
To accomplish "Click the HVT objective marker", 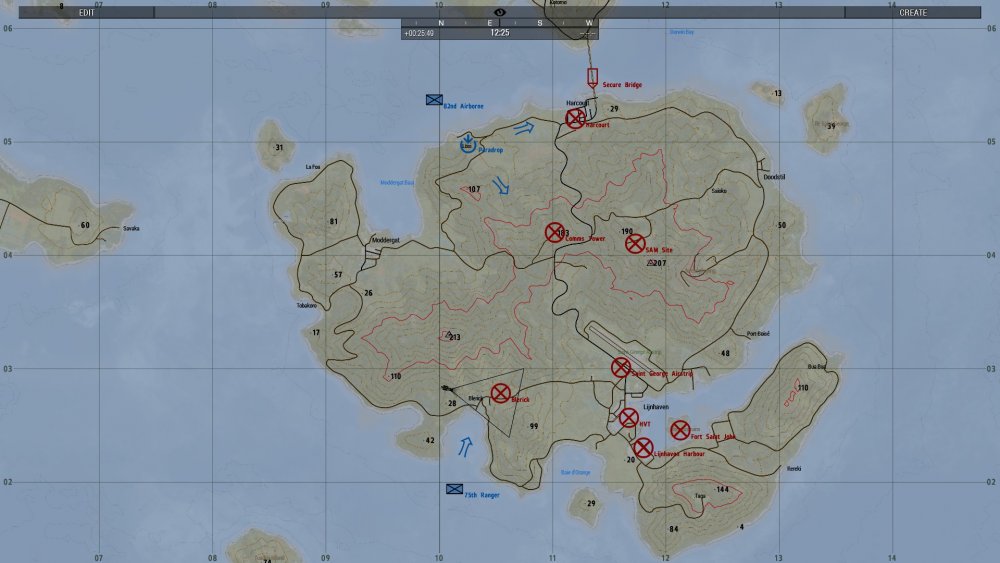I will [628, 418].
